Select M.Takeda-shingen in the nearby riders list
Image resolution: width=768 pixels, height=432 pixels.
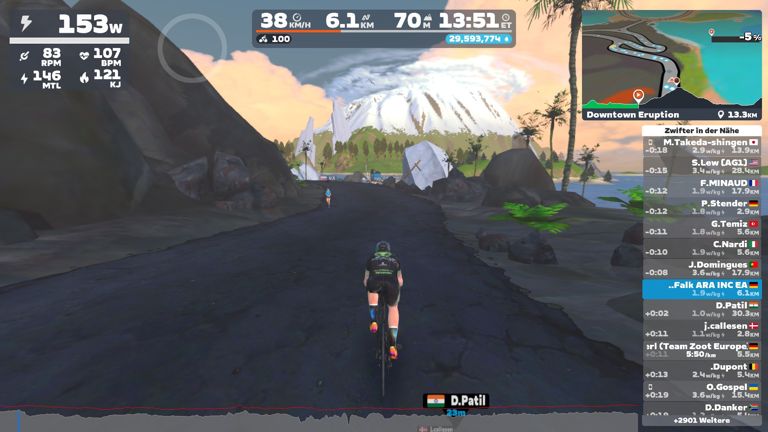pos(701,147)
